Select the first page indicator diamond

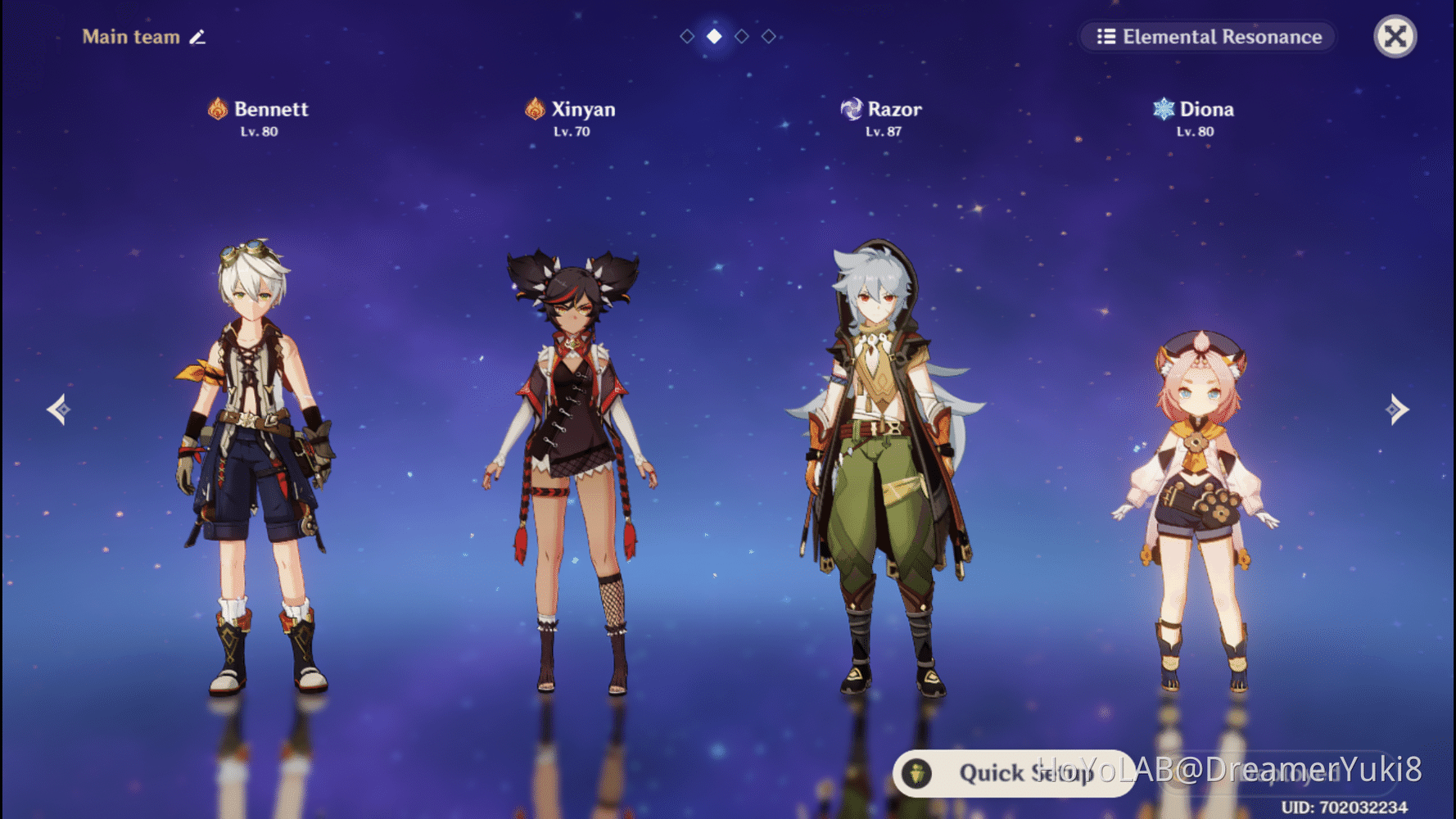[686, 36]
